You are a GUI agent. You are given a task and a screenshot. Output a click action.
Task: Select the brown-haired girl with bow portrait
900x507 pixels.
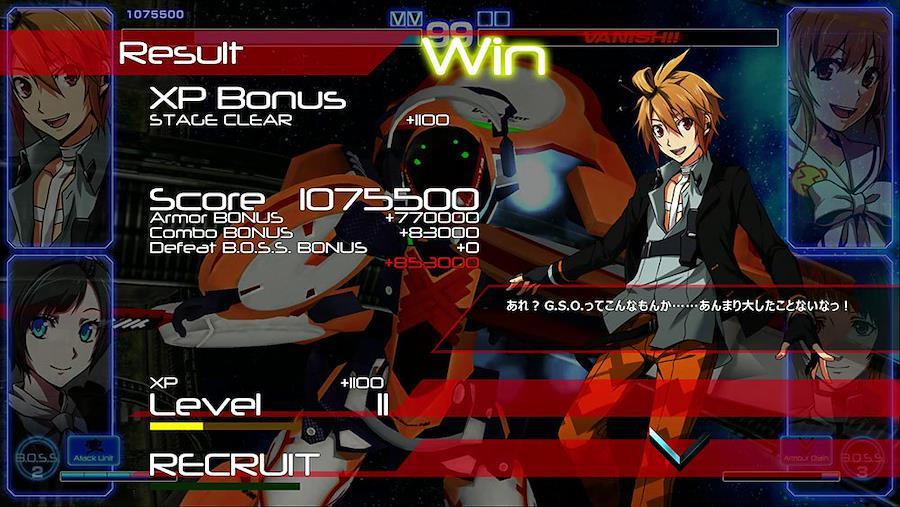pyautogui.click(x=838, y=125)
